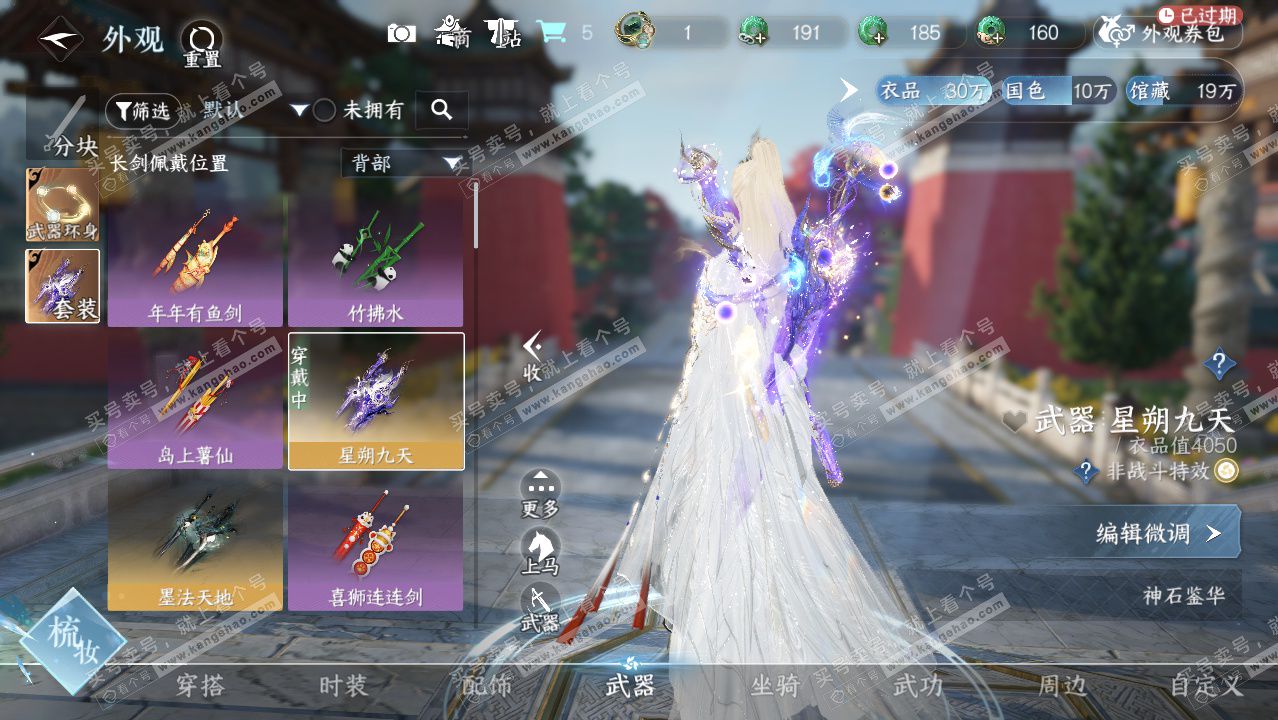Open the camera photo mode
The height and width of the screenshot is (720, 1278).
pyautogui.click(x=401, y=33)
